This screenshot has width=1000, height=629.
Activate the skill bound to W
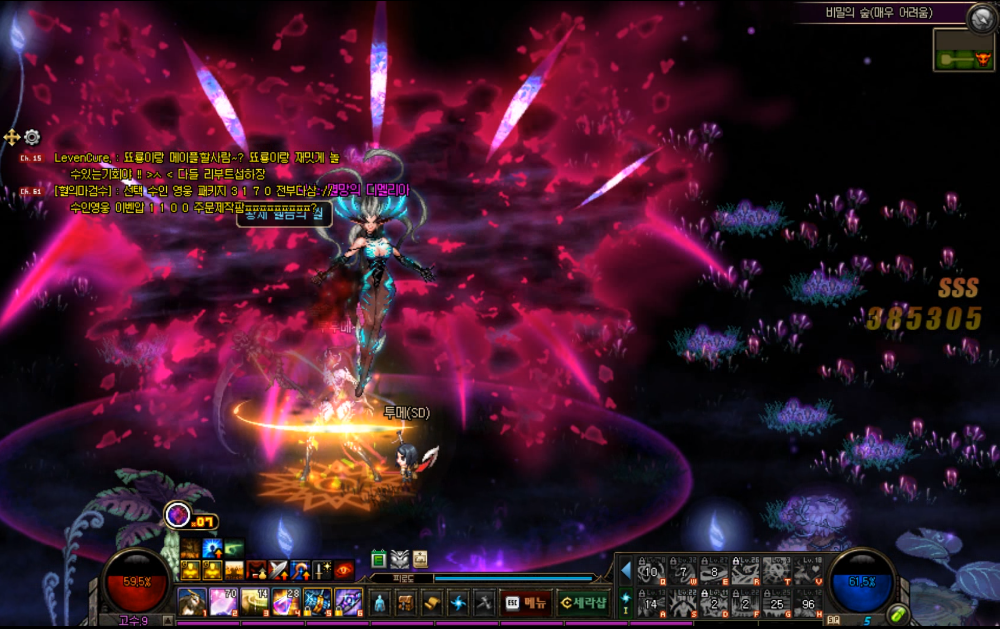(683, 572)
